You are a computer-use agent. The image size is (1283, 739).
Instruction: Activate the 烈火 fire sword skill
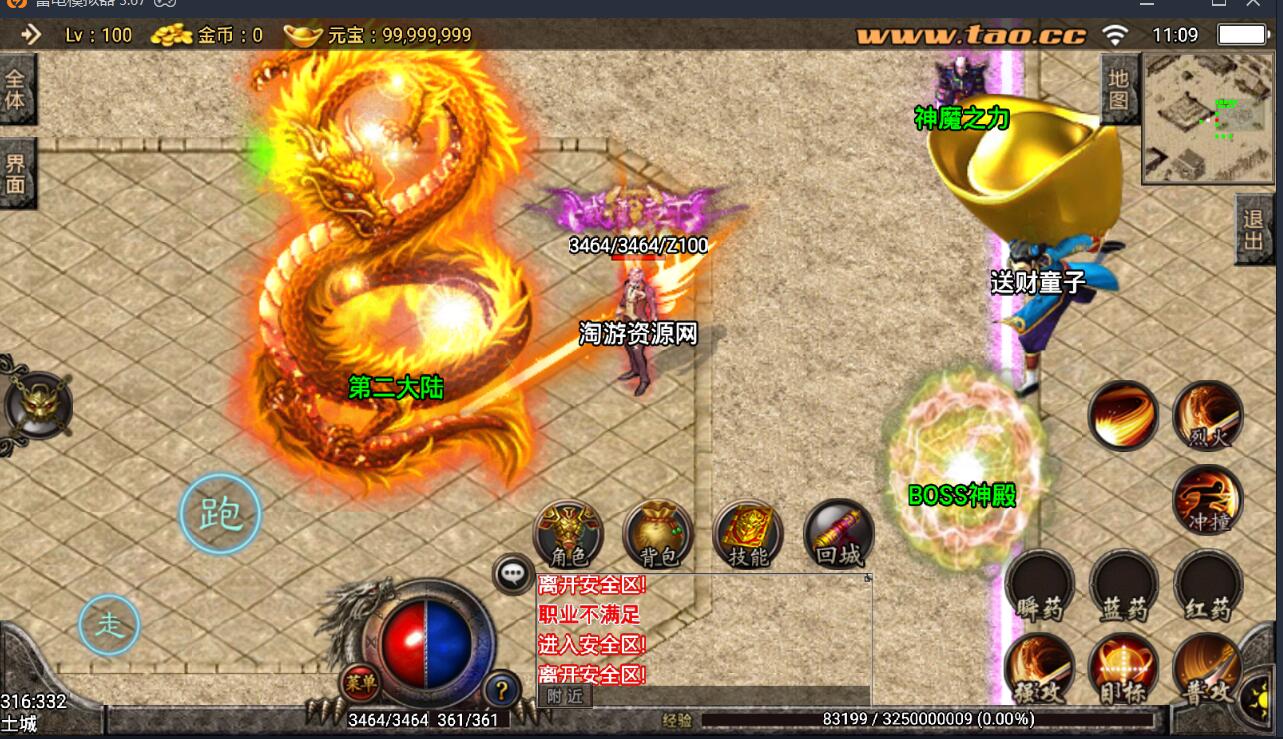coord(1208,415)
